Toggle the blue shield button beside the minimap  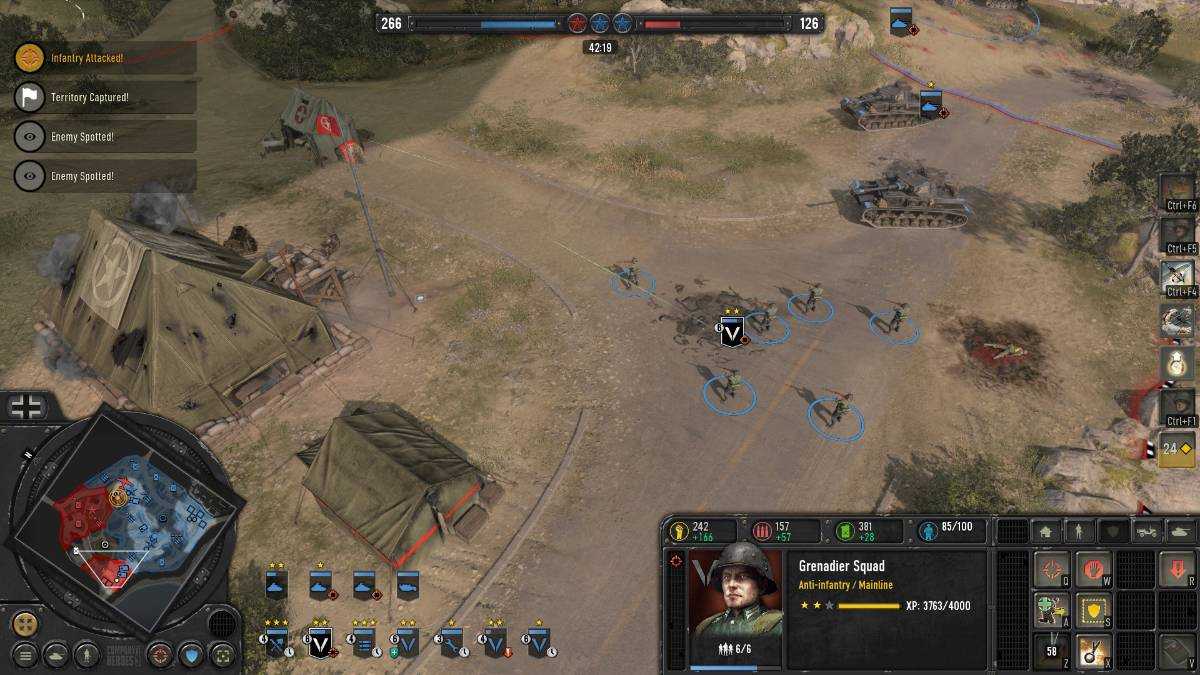[x=190, y=656]
